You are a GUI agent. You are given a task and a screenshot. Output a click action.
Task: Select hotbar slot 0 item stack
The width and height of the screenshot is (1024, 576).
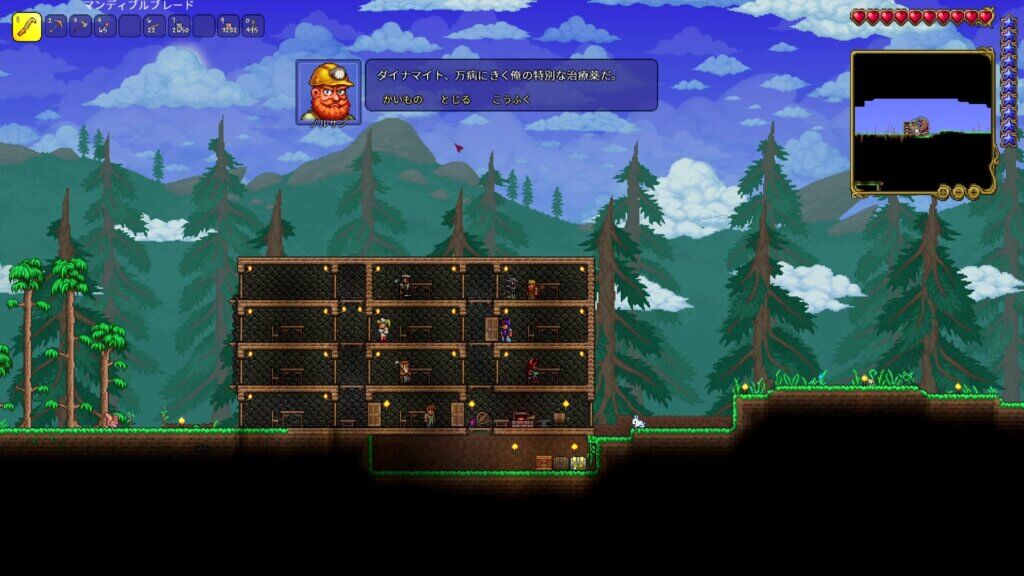pos(254,26)
